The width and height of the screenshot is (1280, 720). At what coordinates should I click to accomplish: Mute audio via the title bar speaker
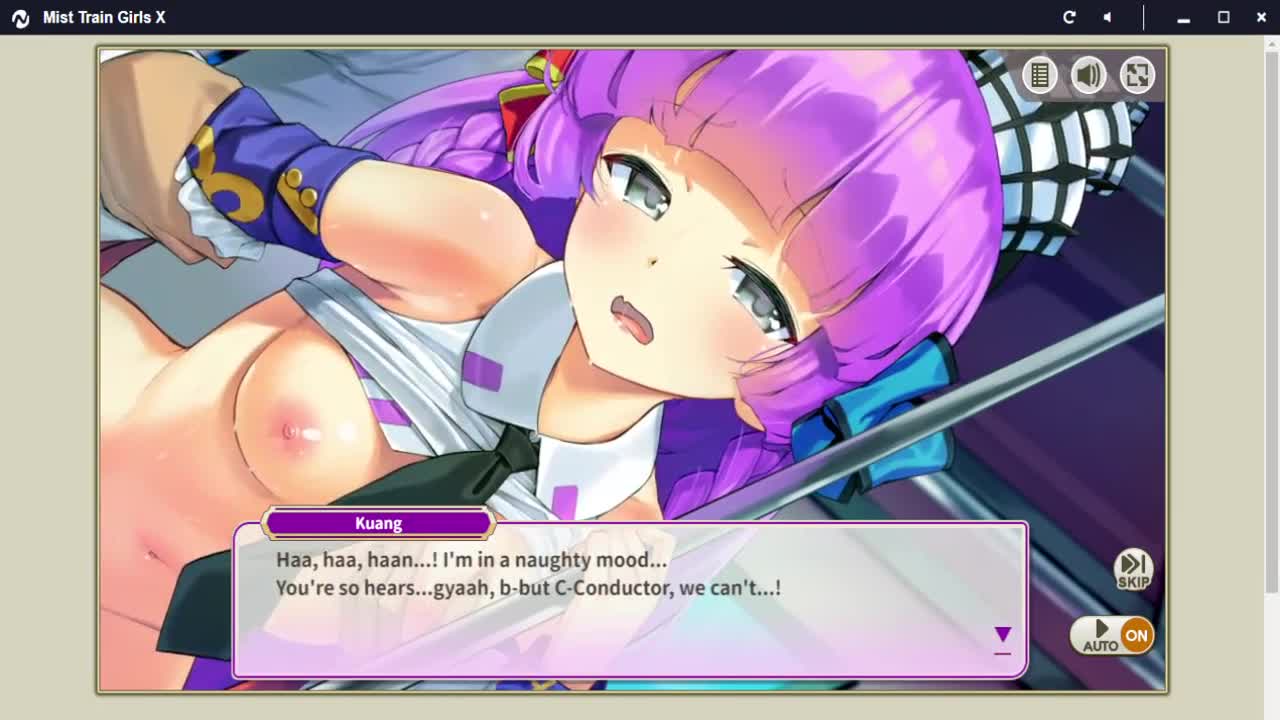click(x=1107, y=17)
